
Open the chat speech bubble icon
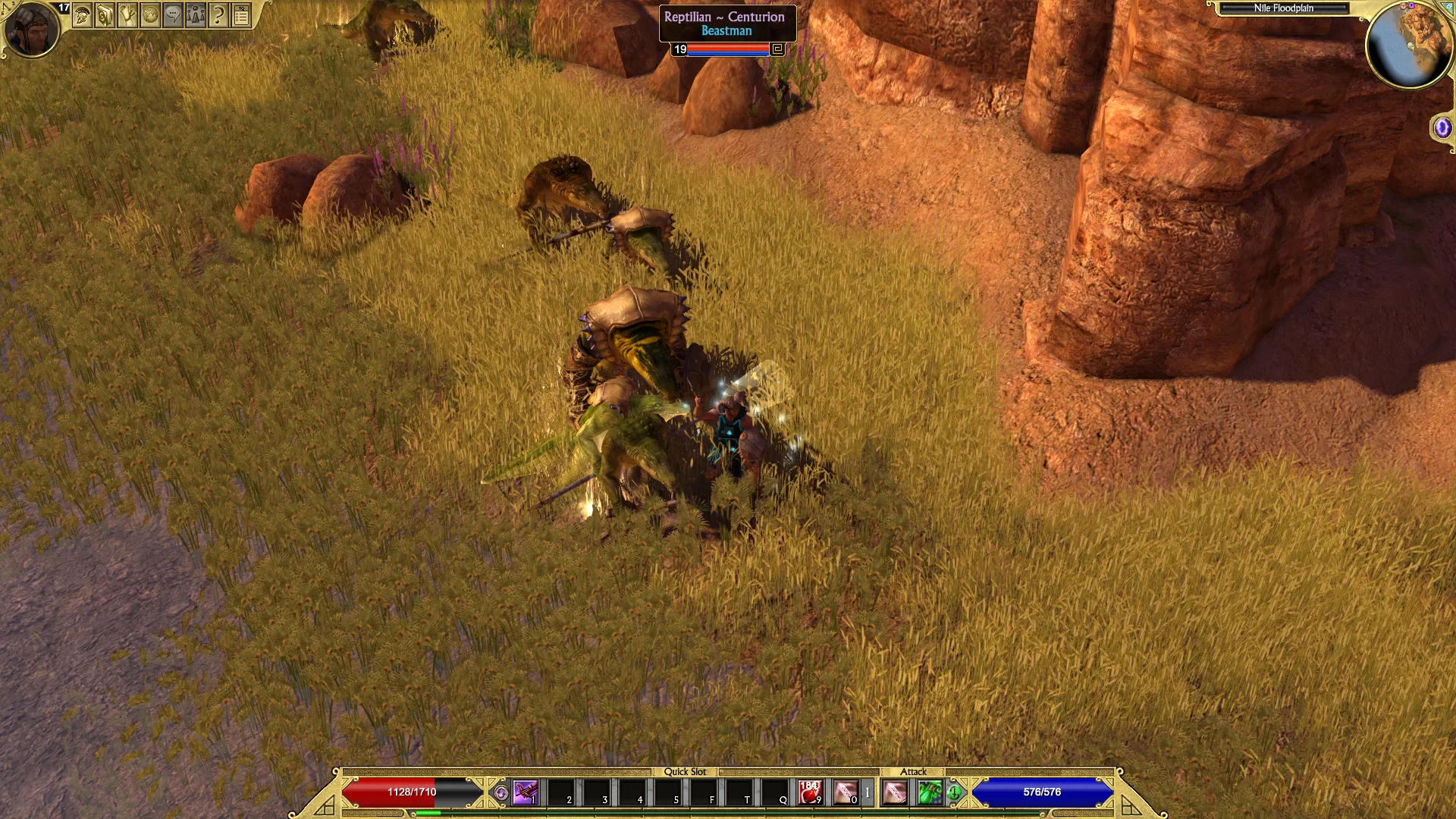click(173, 14)
